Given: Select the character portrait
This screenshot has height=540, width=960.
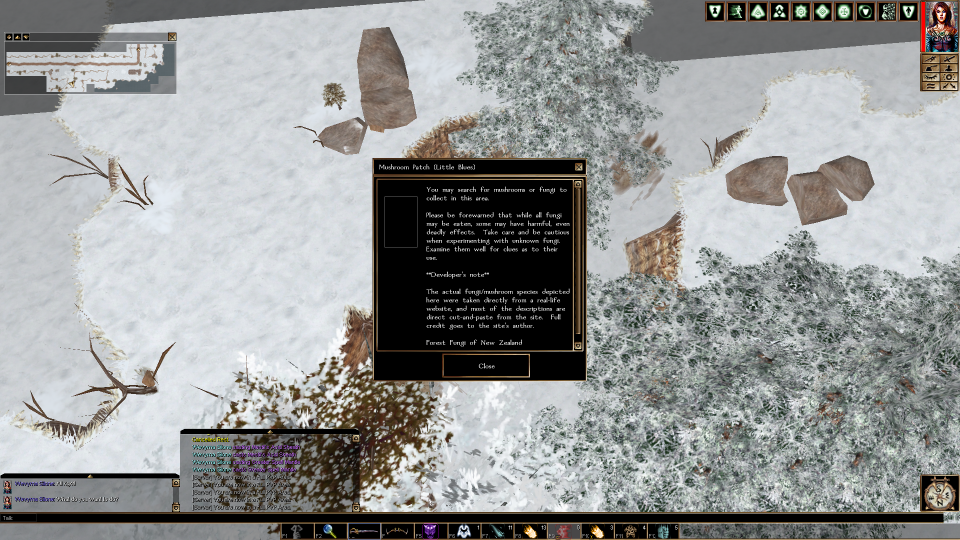Looking at the screenshot, I should click(939, 26).
